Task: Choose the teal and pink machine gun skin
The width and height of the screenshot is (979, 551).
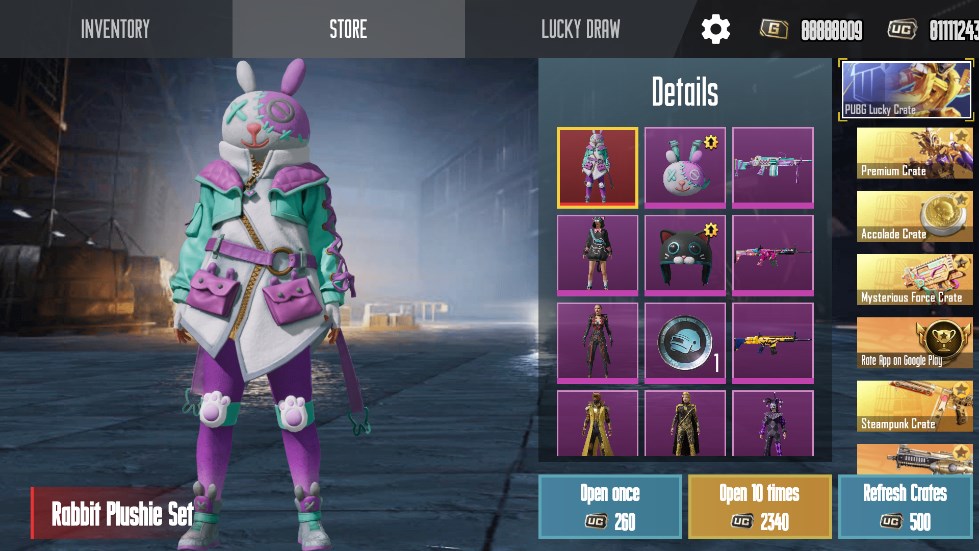Action: coord(772,168)
